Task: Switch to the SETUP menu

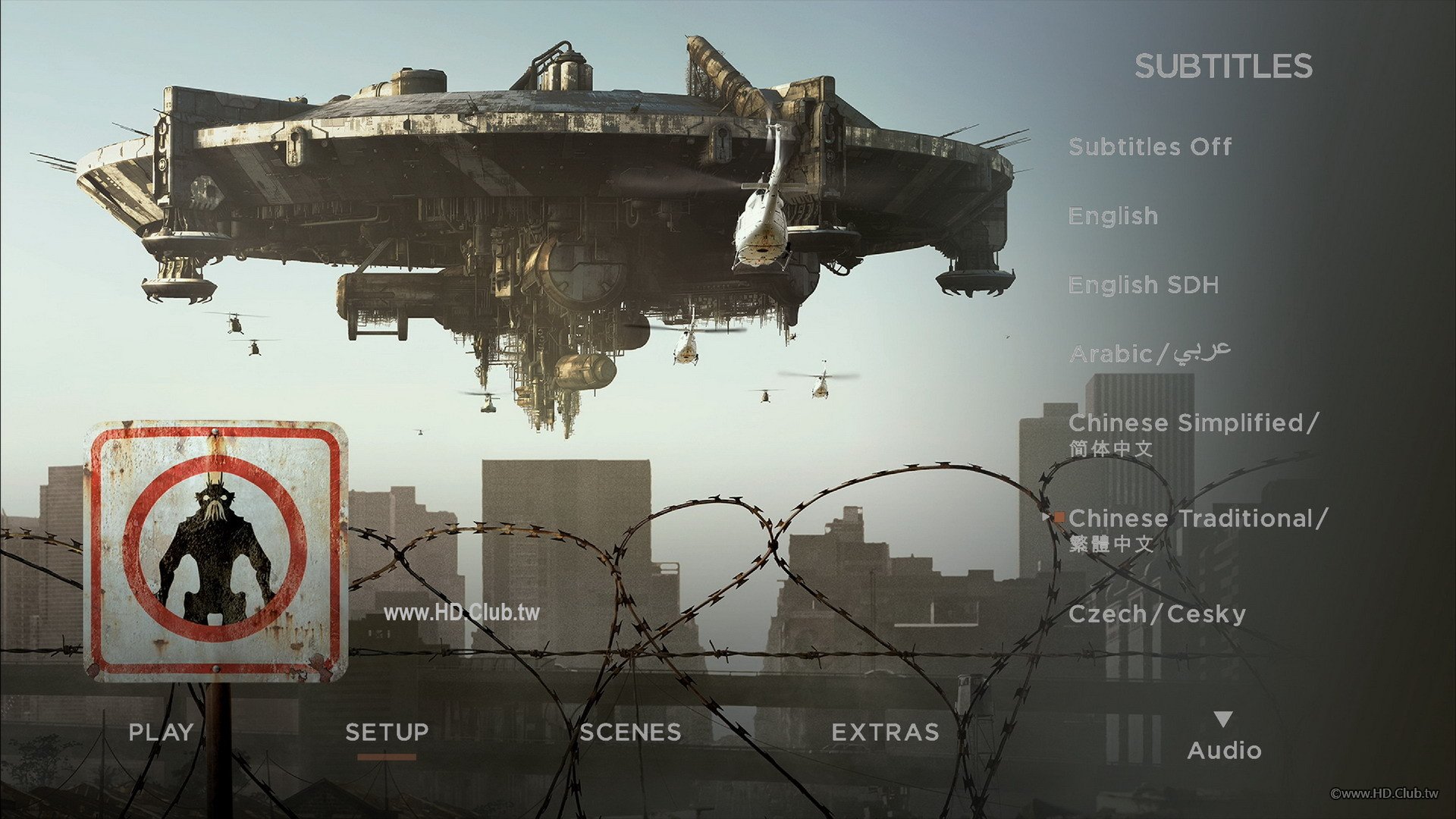Action: [385, 733]
